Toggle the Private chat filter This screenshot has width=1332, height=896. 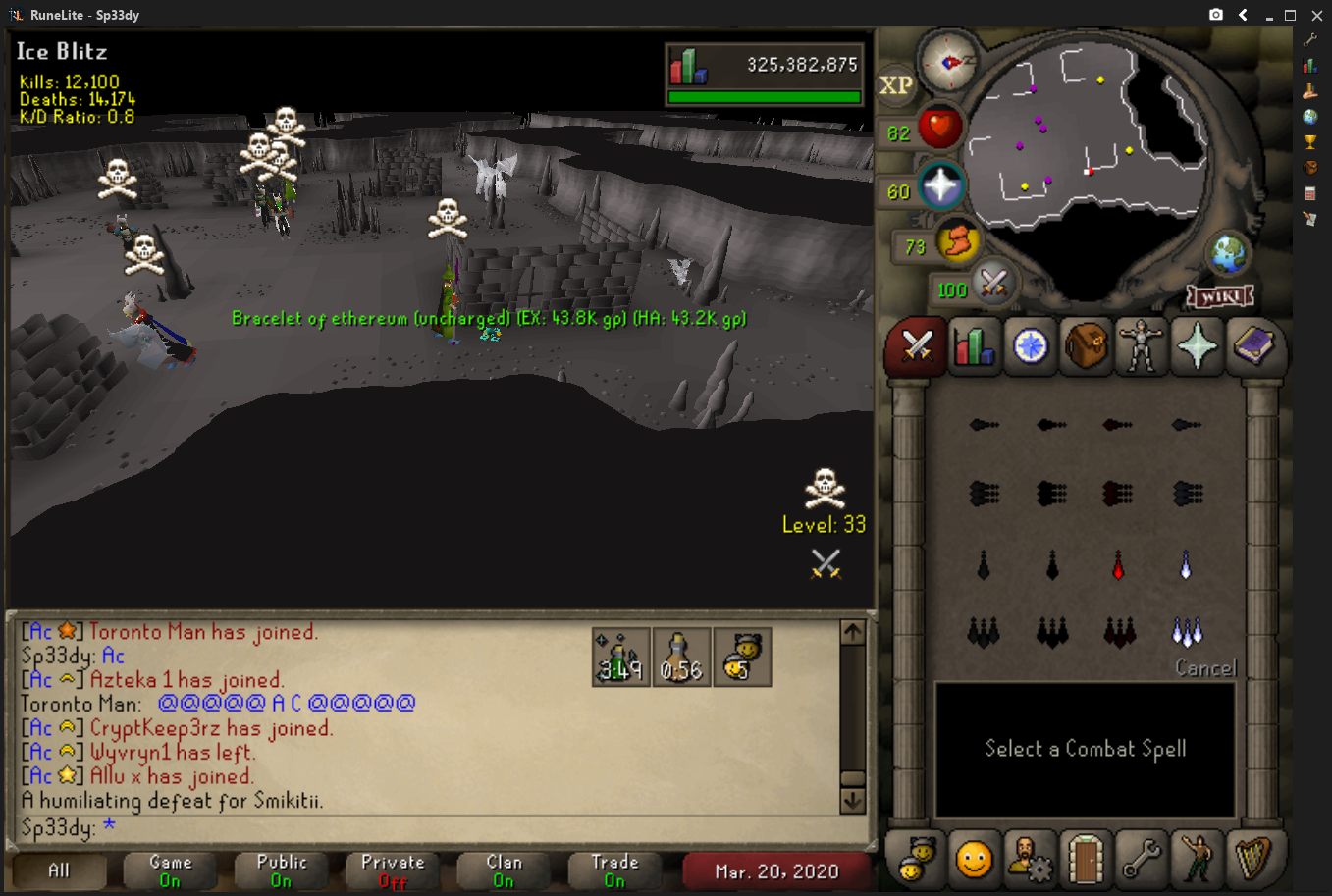click(393, 870)
